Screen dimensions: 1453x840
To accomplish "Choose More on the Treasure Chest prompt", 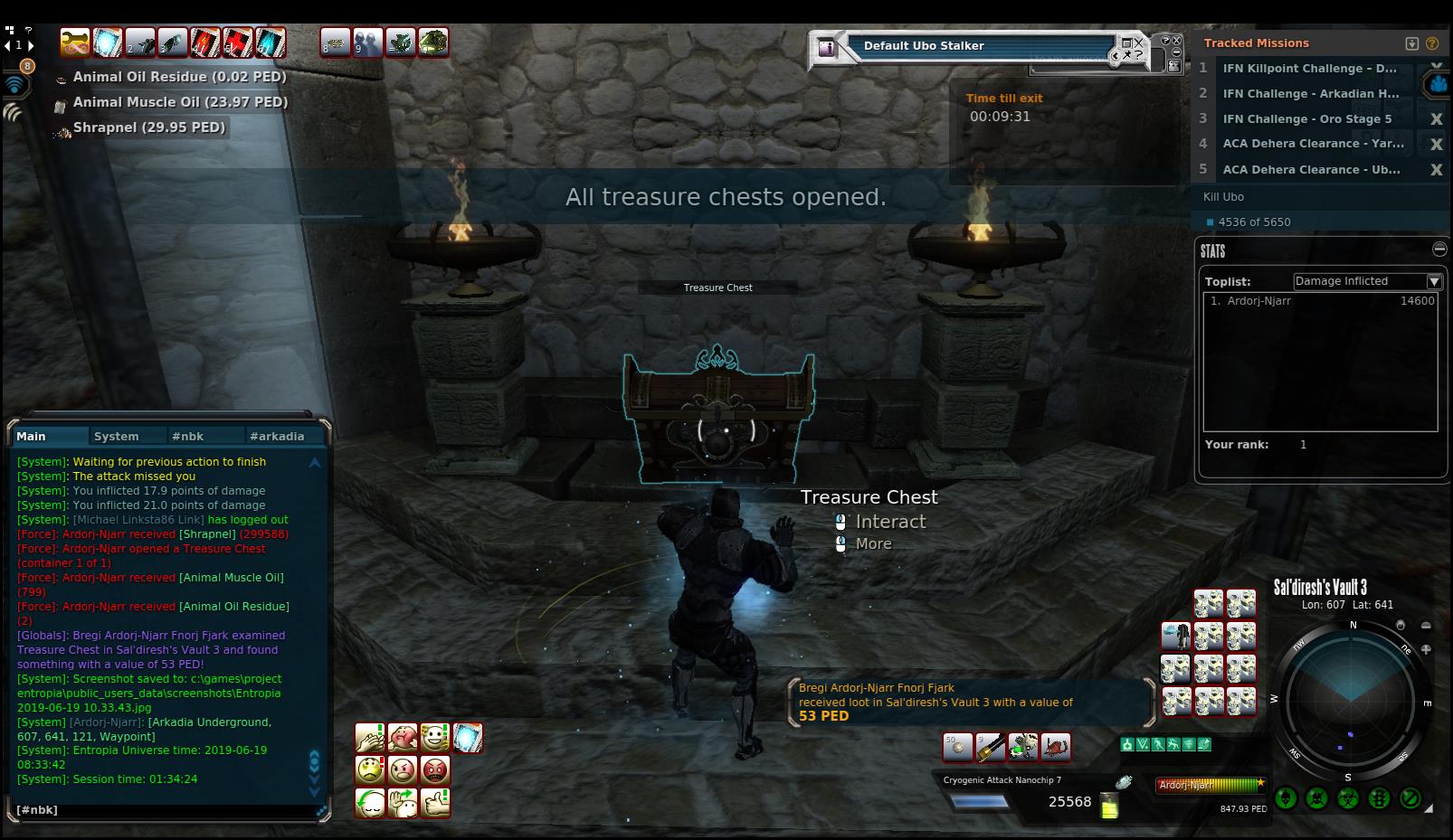I will [x=873, y=543].
